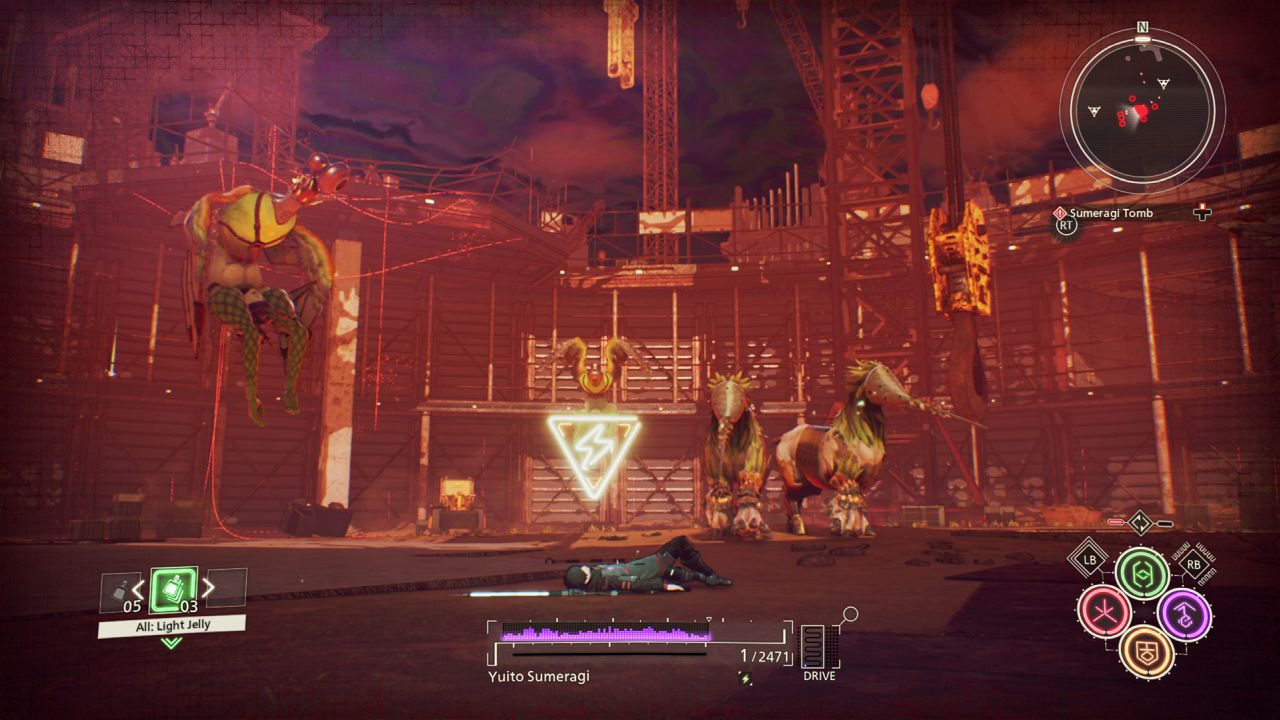Viewport: 1280px width, 720px height.
Task: Click the All: Light Jelly item label
Action: point(171,624)
